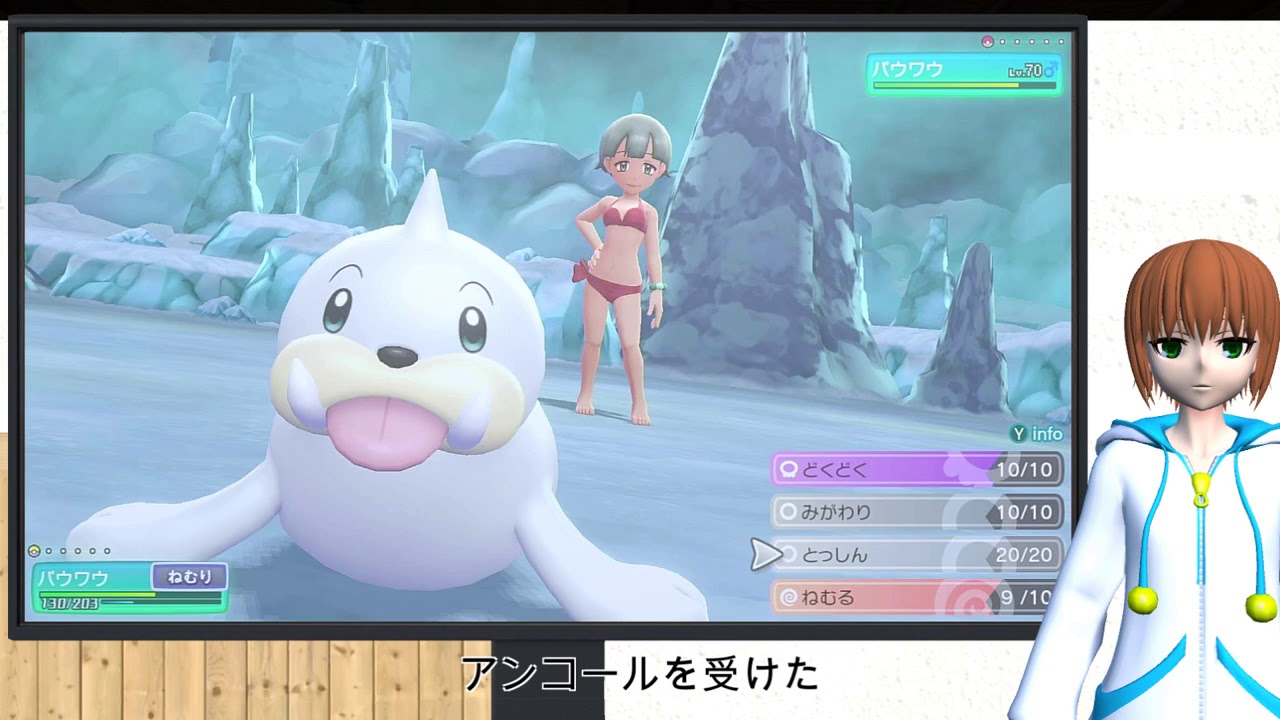
Task: Click the Normal-type icon on とっしん
Action: (x=792, y=555)
